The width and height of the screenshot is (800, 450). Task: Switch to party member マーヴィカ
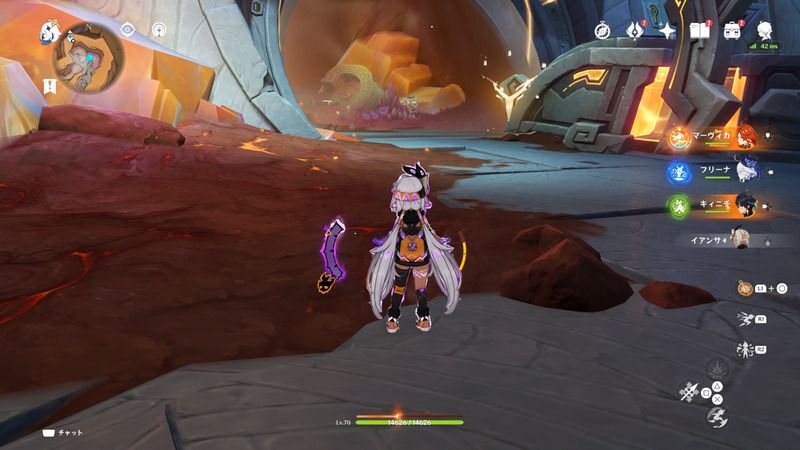coord(745,137)
